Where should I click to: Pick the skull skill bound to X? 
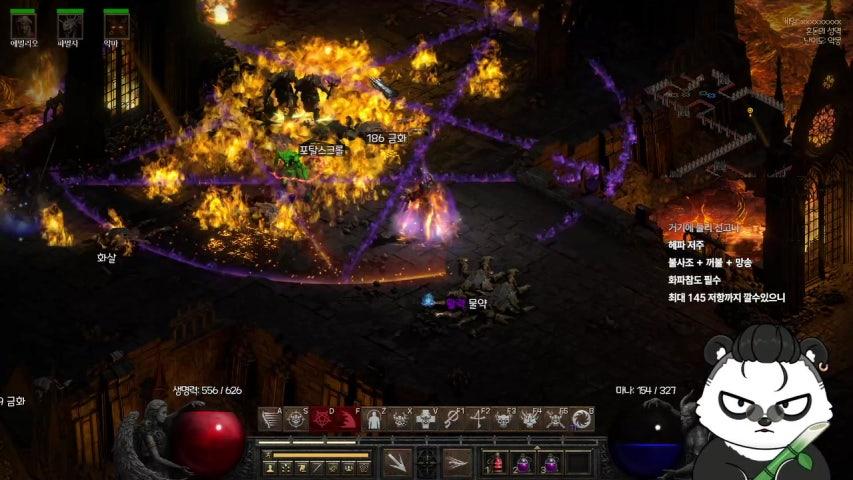[x=400, y=420]
